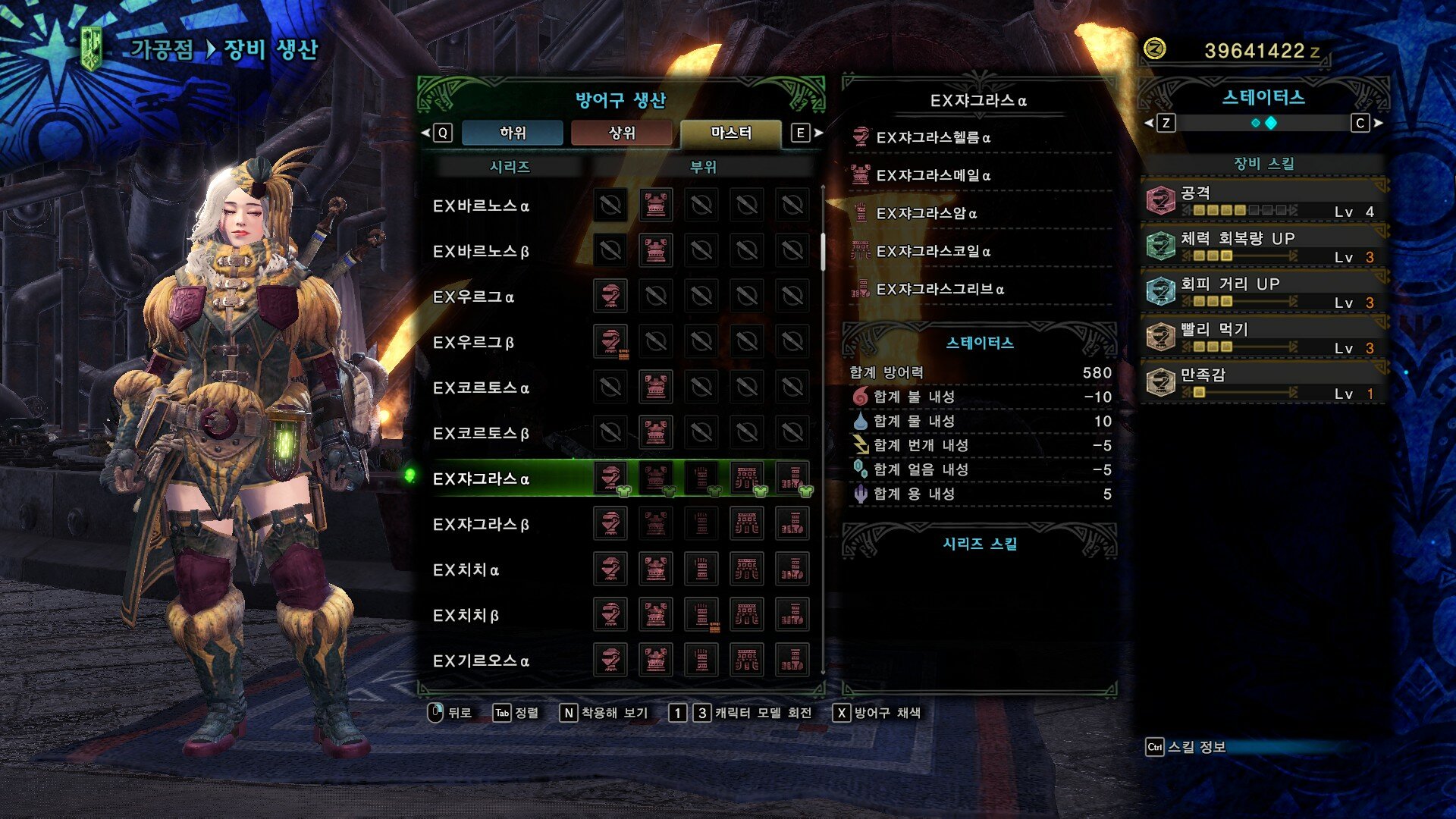Select the 마스터 rank tab
This screenshot has height=819, width=1456.
(x=731, y=133)
